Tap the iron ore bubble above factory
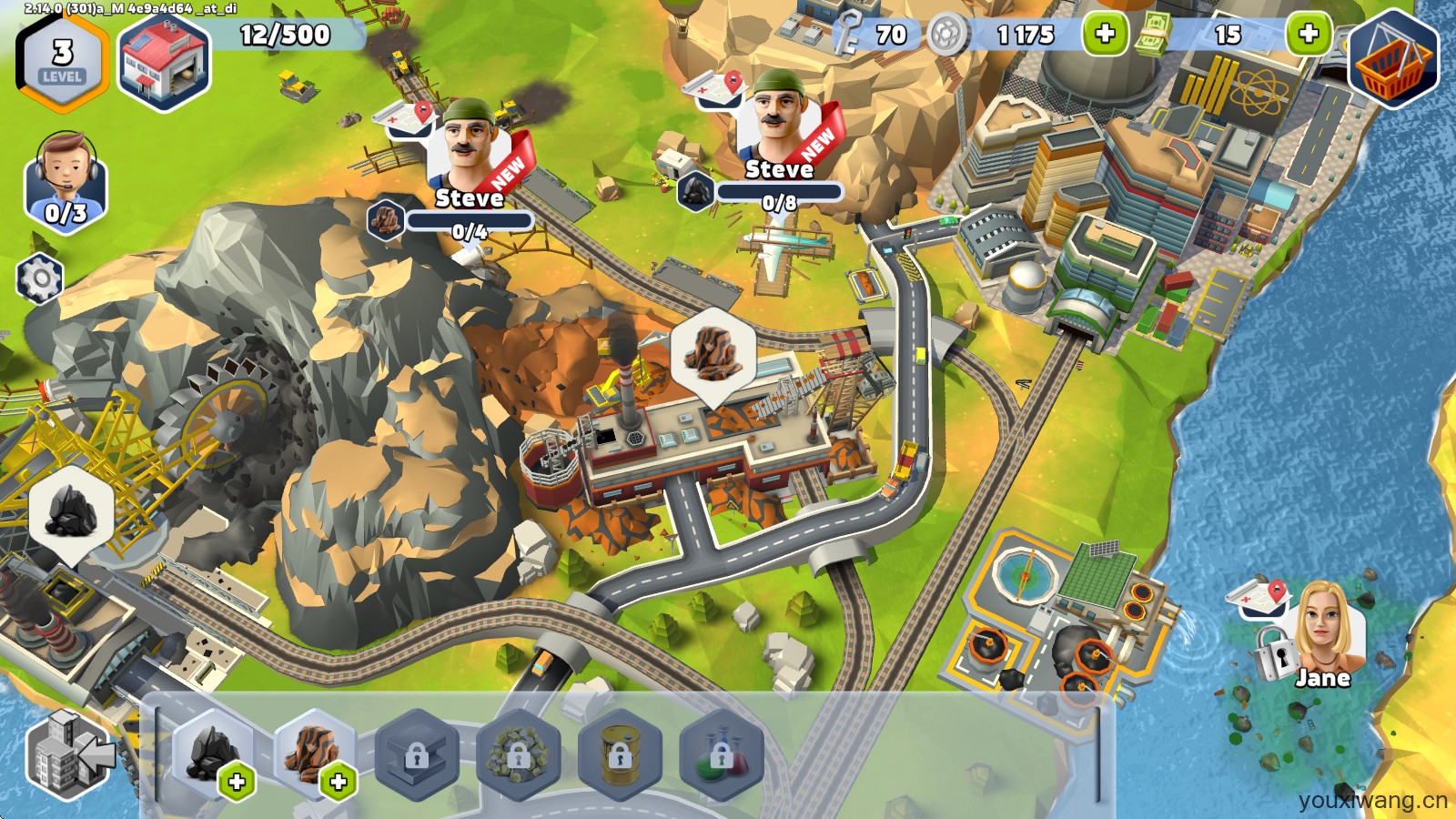Screen dimensions: 1456x819 pyautogui.click(x=713, y=350)
